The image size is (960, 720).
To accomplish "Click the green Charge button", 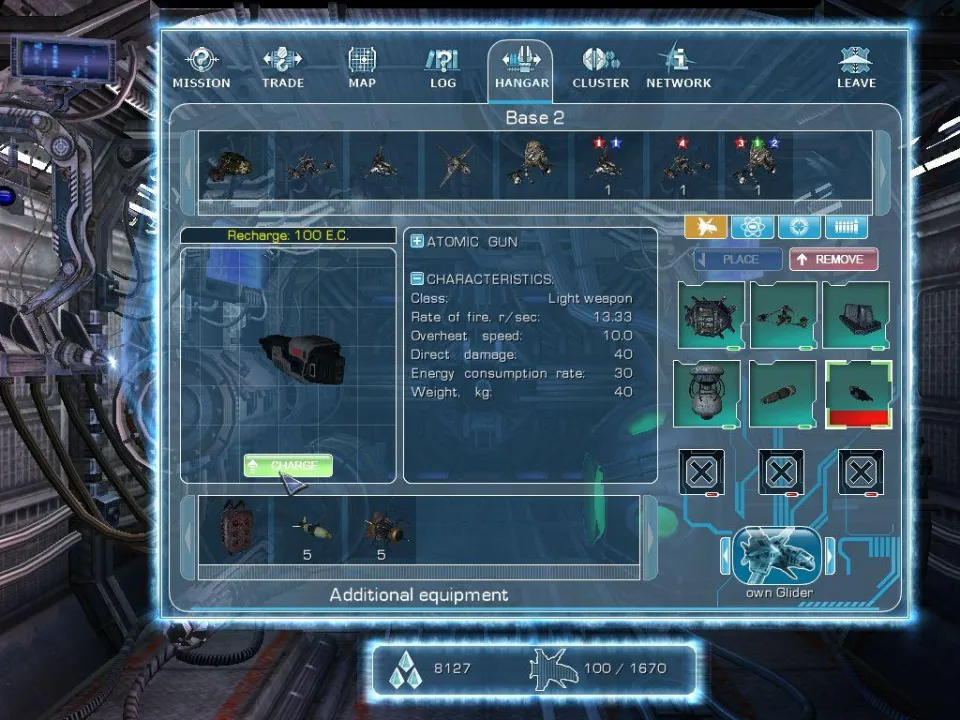I will [288, 466].
